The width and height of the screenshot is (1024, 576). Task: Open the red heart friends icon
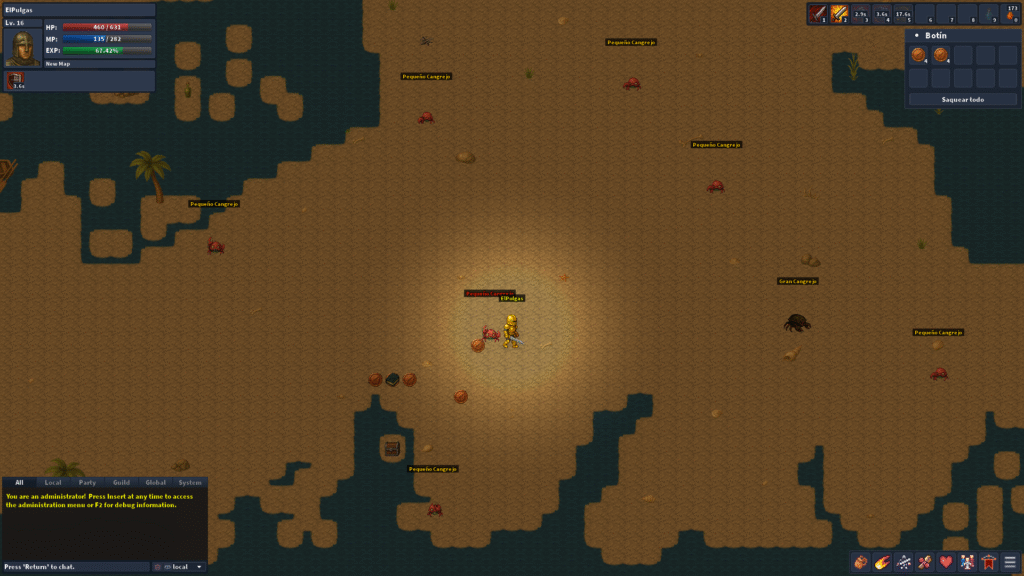coord(946,562)
